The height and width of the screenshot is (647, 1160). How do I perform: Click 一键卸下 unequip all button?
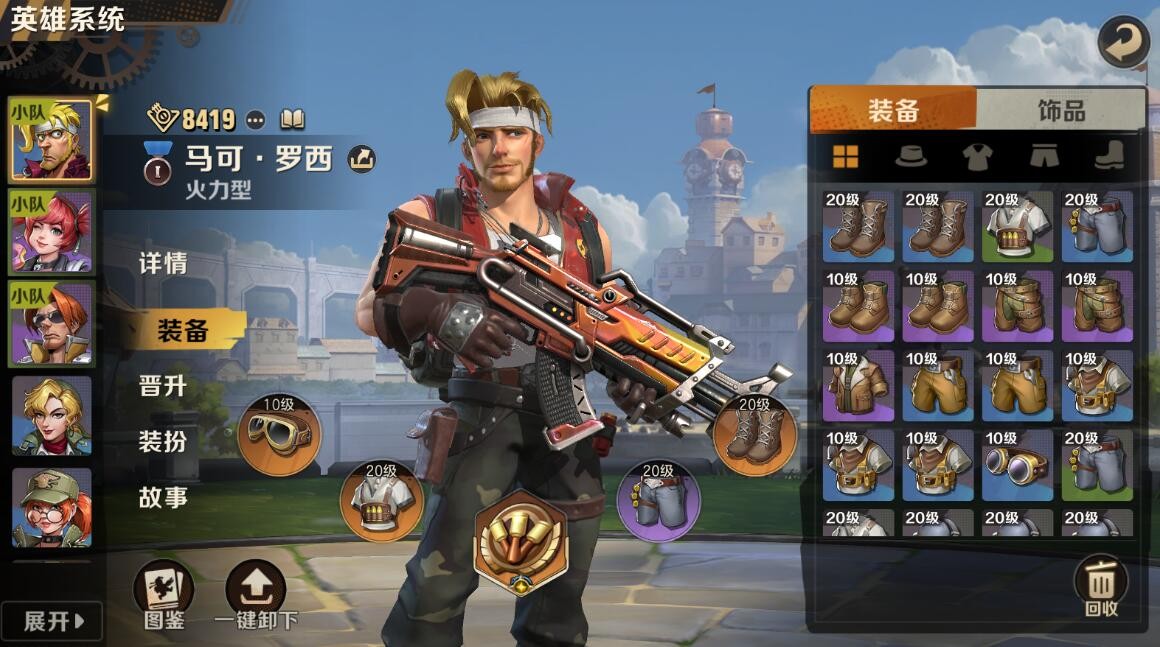click(x=256, y=594)
